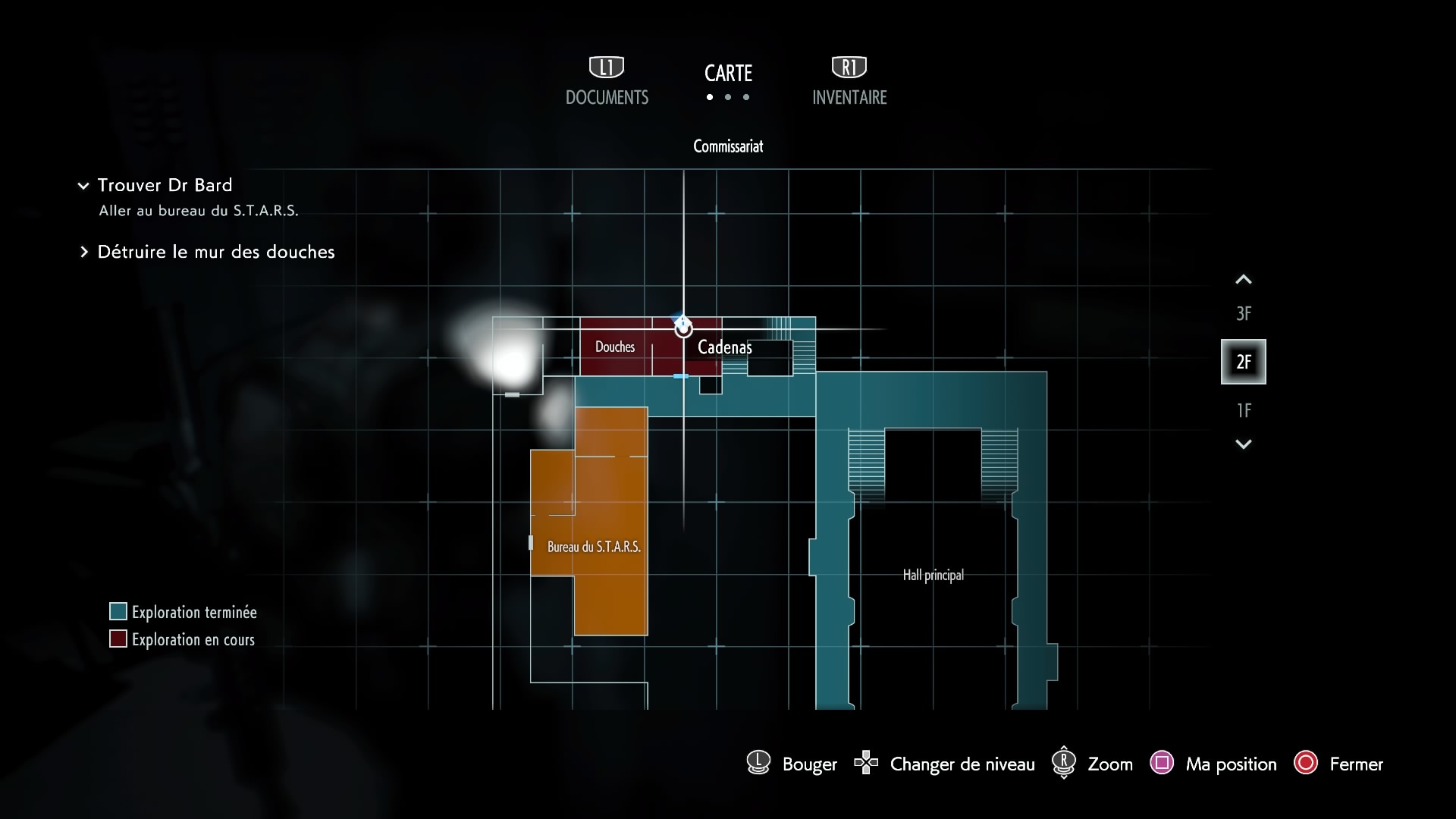1456x819 pixels.
Task: Collapse the Trouver Dr Bard objective
Action: click(x=83, y=186)
